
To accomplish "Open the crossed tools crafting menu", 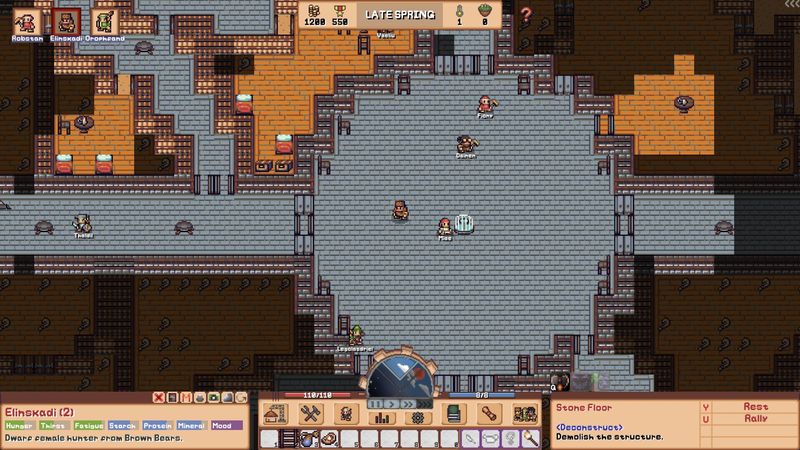I will (x=309, y=415).
